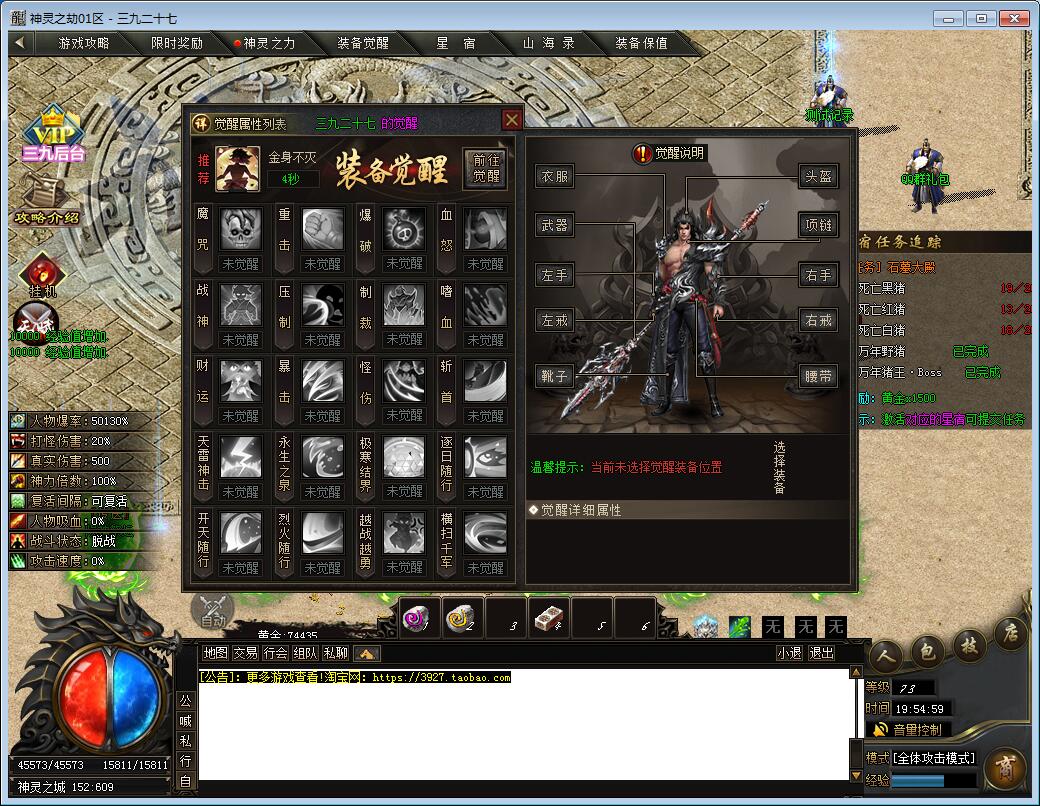Minimize the game window
This screenshot has height=806, width=1040.
(951, 18)
